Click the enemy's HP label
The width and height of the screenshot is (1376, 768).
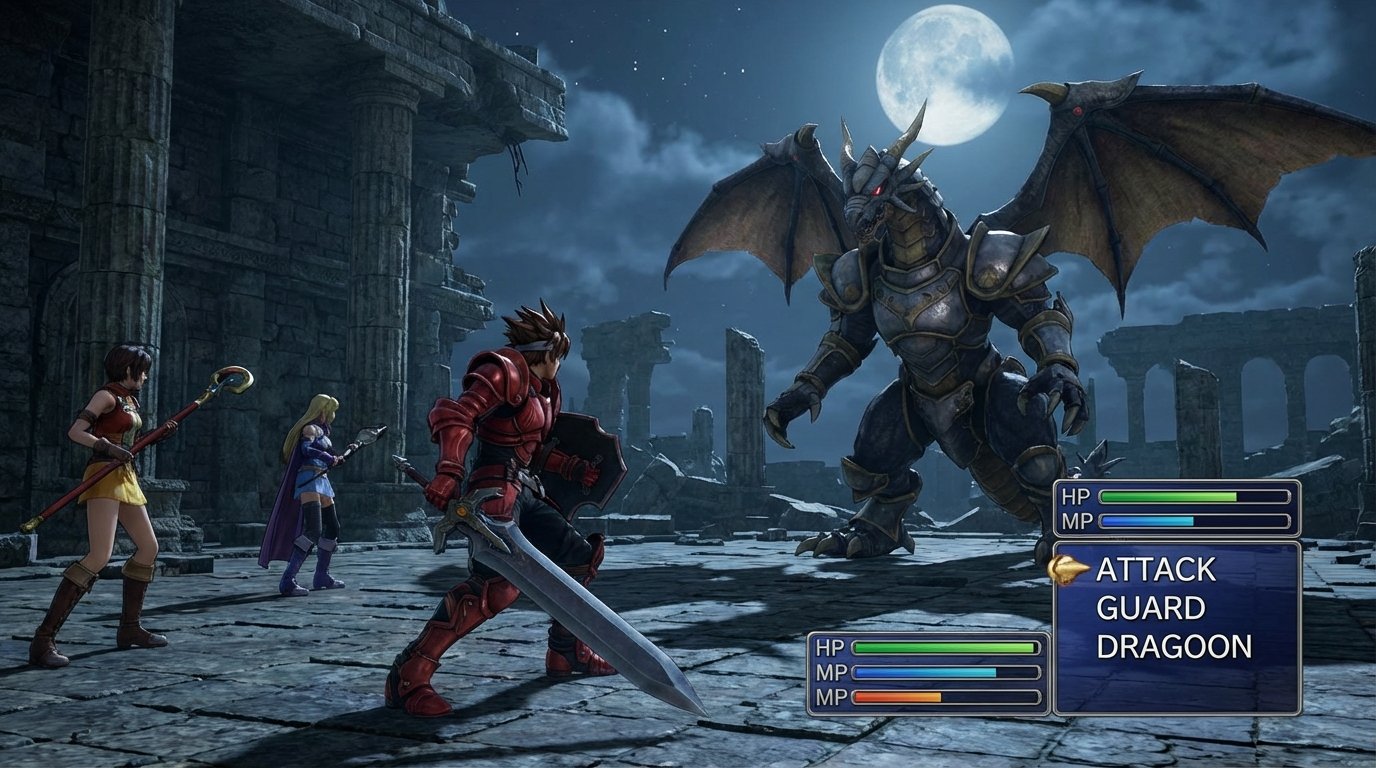point(1078,495)
